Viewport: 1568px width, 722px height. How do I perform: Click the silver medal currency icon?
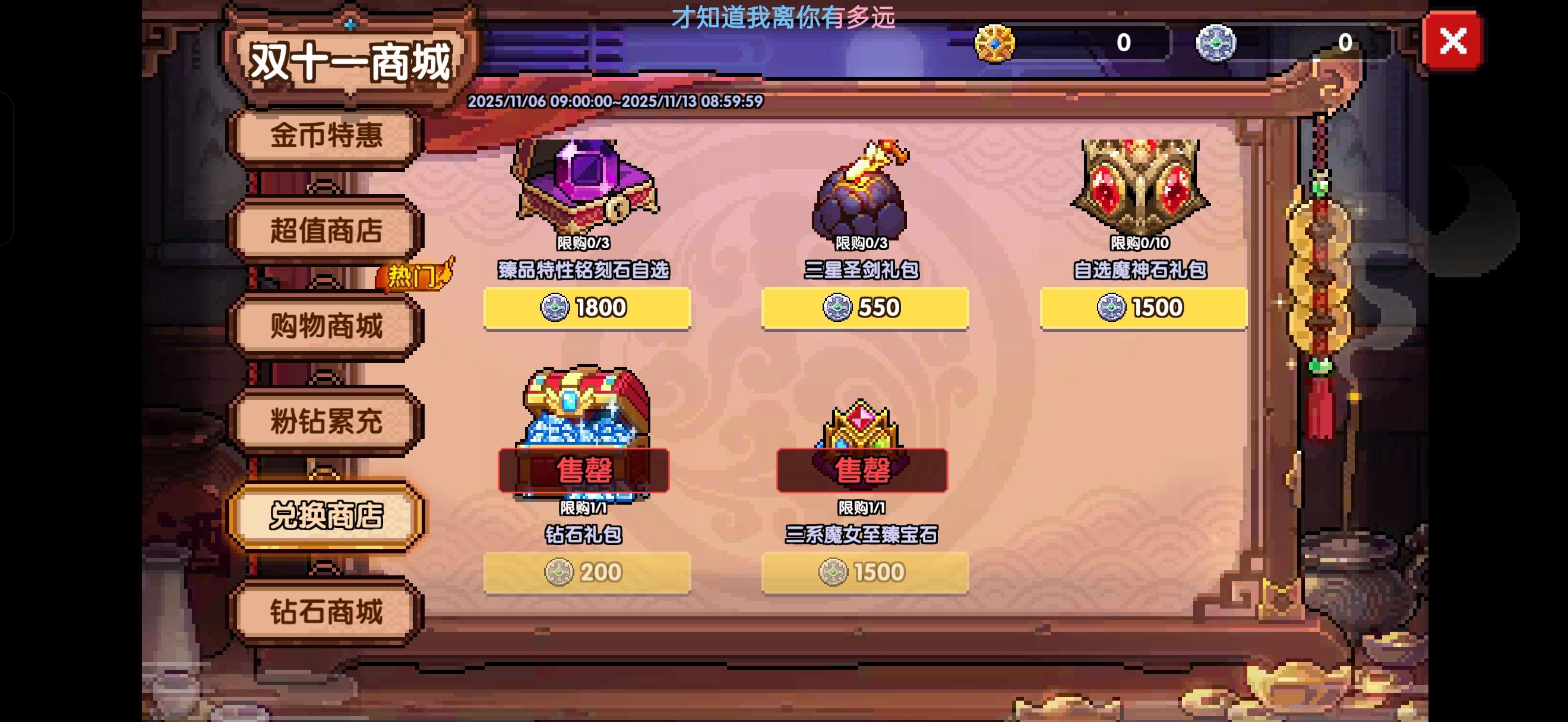click(x=1218, y=42)
